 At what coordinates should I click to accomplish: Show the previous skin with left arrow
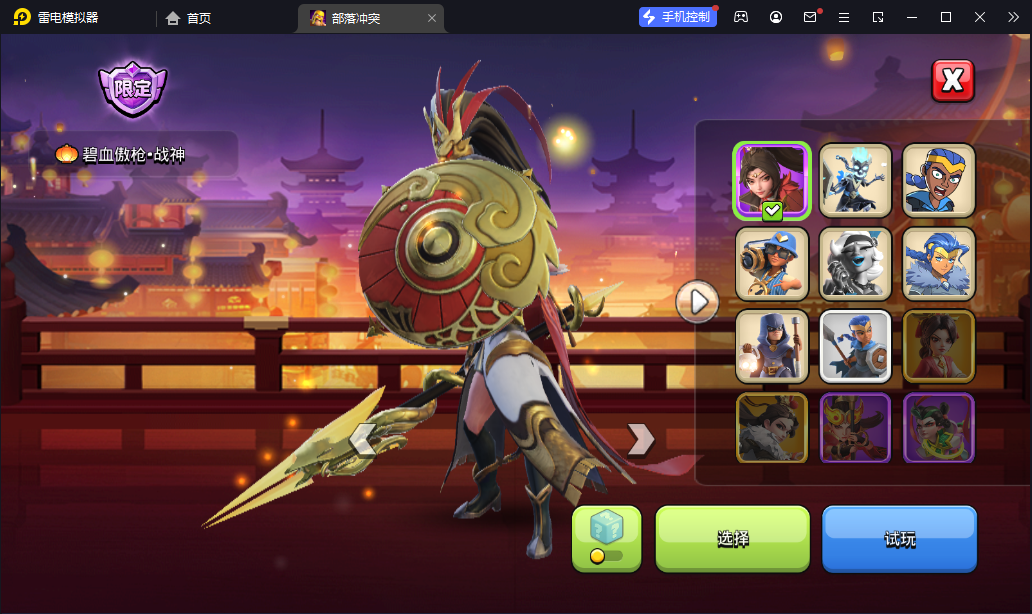coord(362,438)
